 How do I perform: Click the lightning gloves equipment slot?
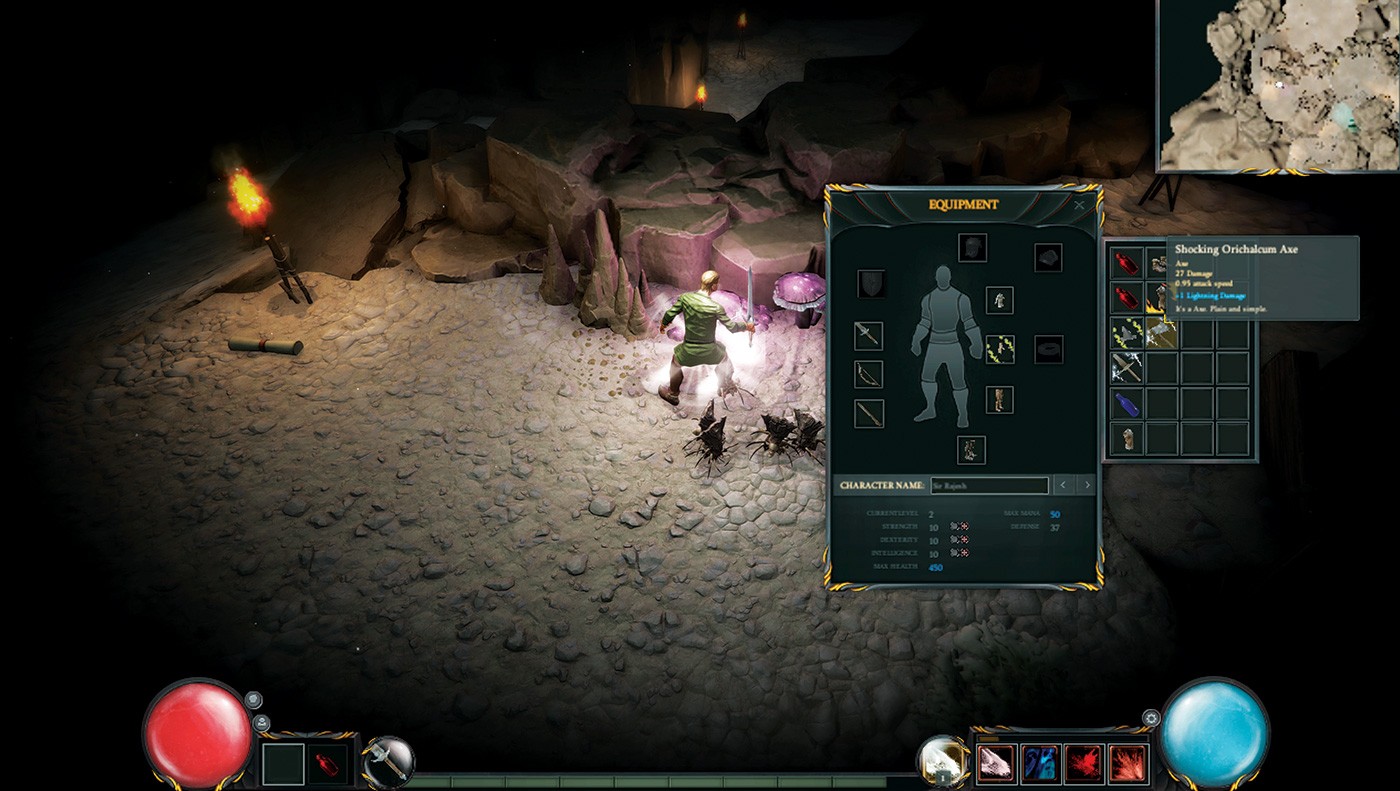click(1000, 349)
